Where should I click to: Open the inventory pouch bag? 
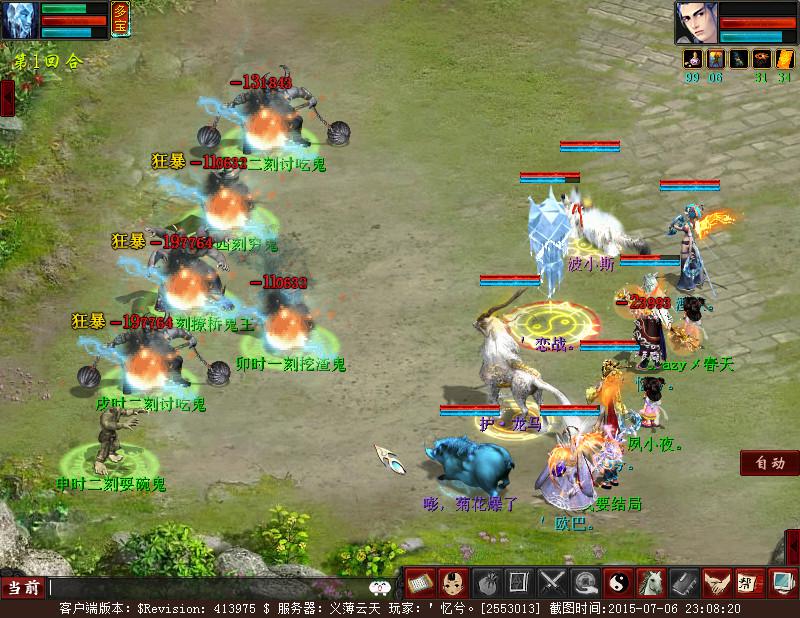point(486,581)
